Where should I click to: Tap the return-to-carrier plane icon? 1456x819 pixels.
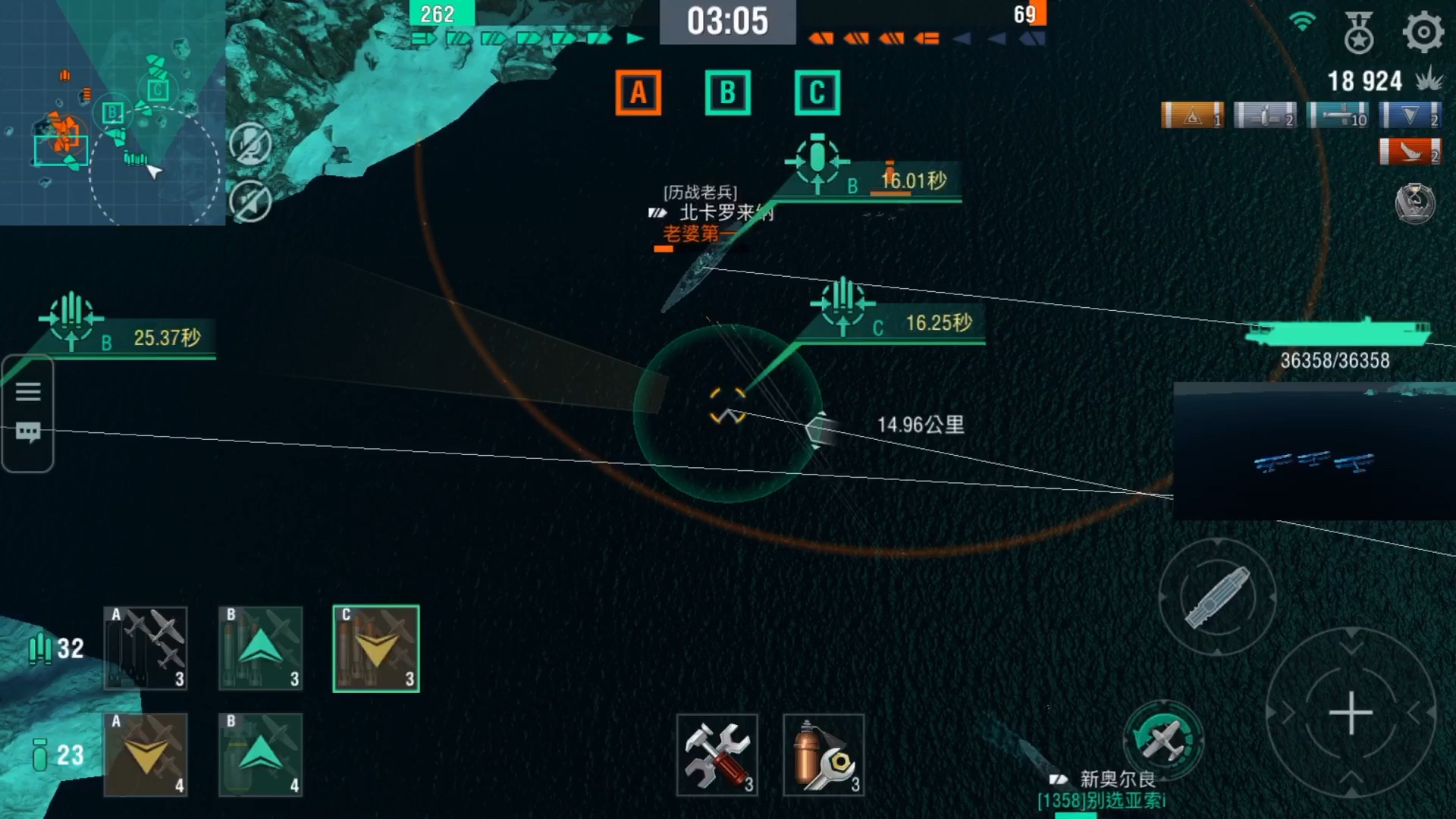tap(1166, 733)
